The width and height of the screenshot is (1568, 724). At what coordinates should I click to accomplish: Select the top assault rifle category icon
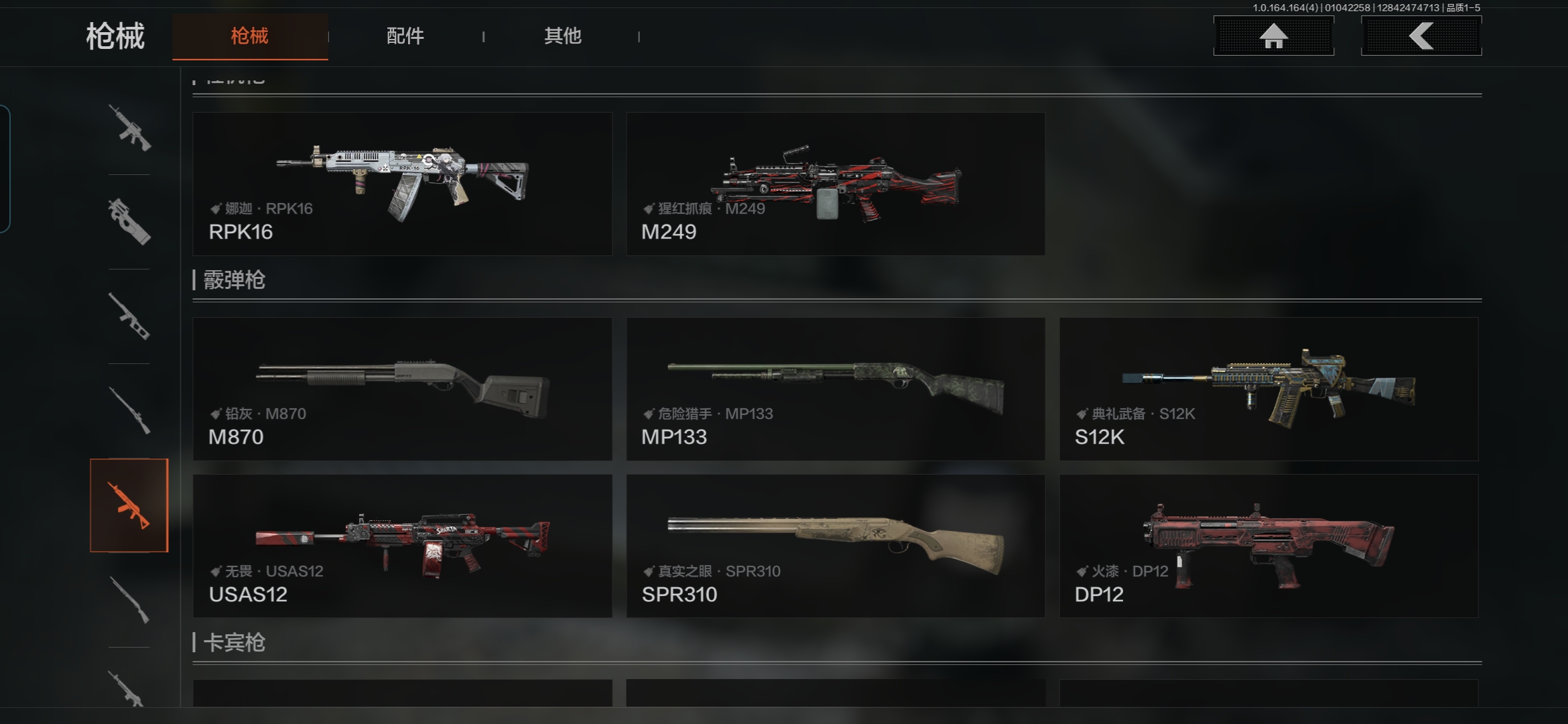[129, 127]
